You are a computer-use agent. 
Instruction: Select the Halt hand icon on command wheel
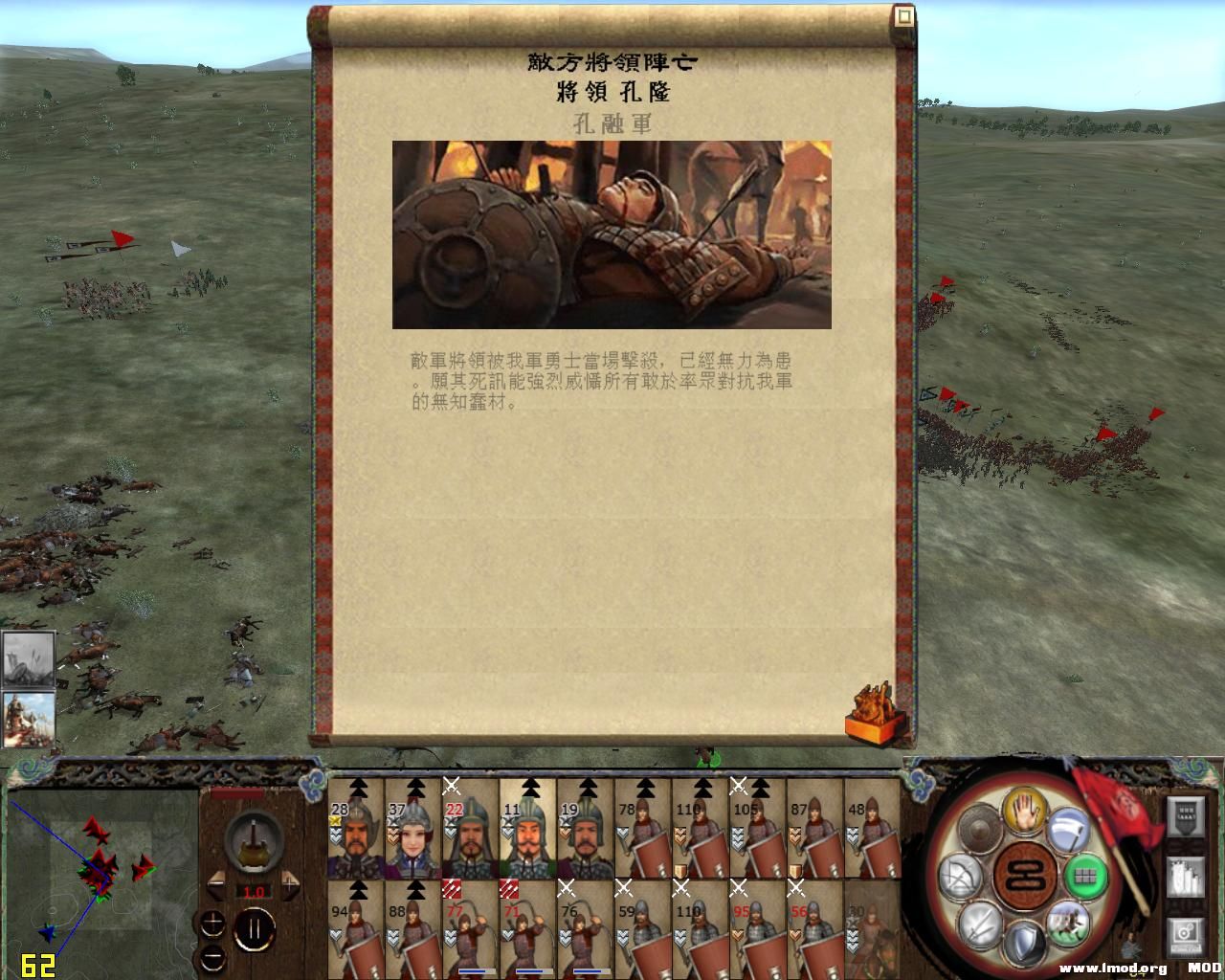click(x=1023, y=812)
